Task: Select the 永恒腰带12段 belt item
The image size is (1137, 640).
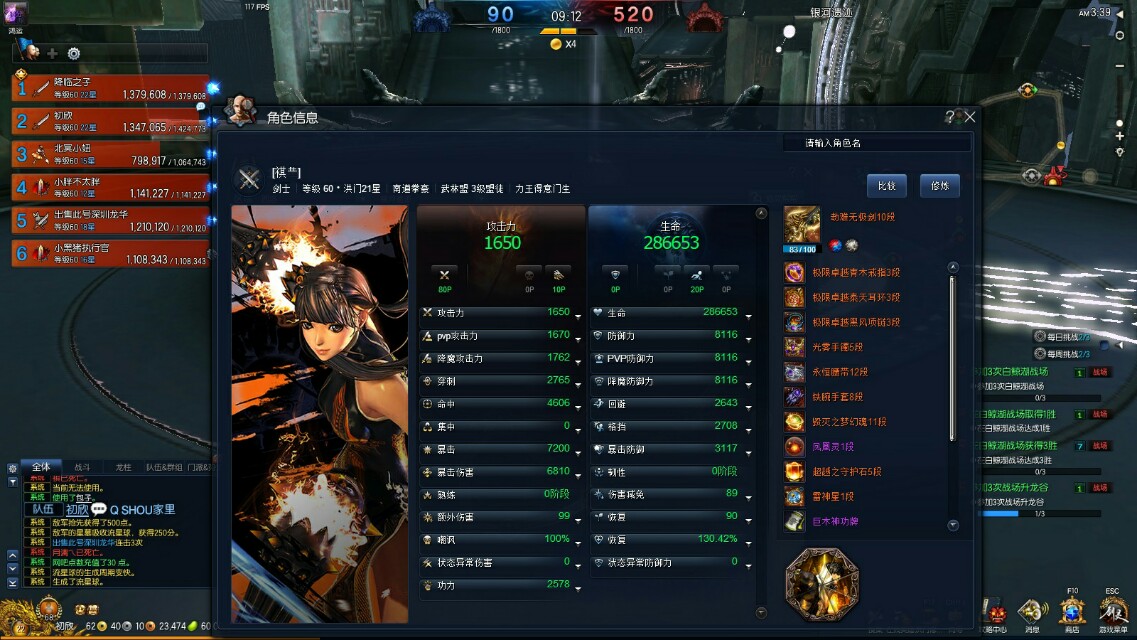Action: pos(794,372)
